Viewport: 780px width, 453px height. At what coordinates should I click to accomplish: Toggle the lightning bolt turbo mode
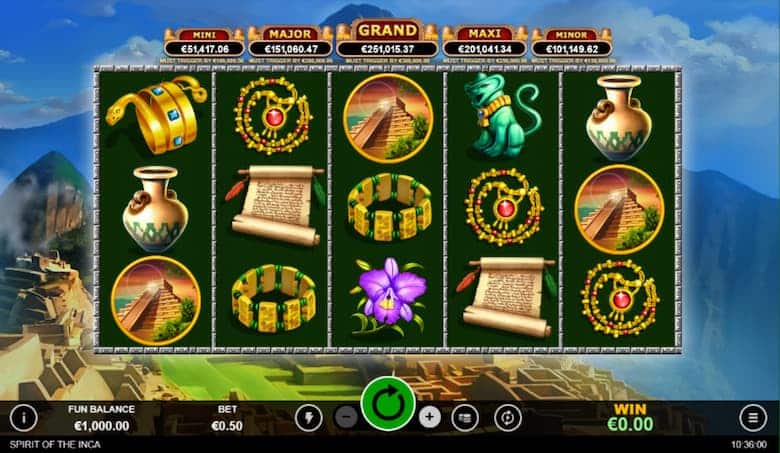click(x=307, y=417)
